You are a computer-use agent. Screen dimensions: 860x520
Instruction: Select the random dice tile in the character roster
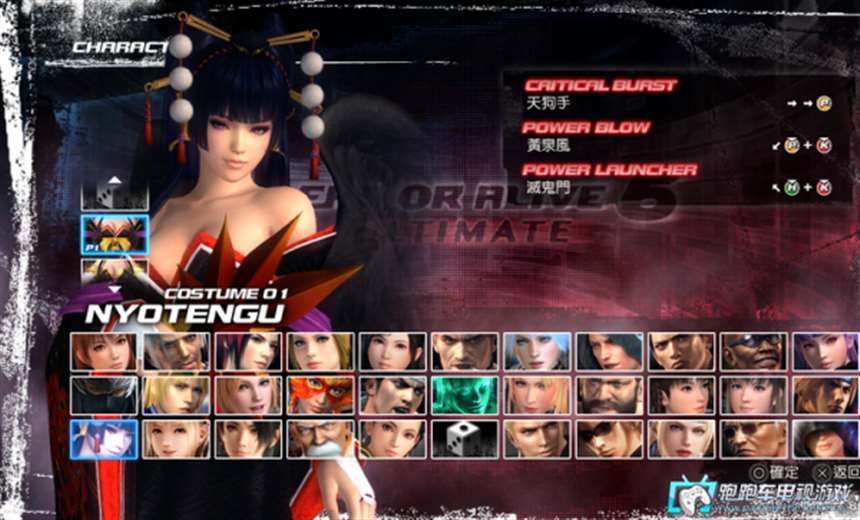[x=464, y=439]
